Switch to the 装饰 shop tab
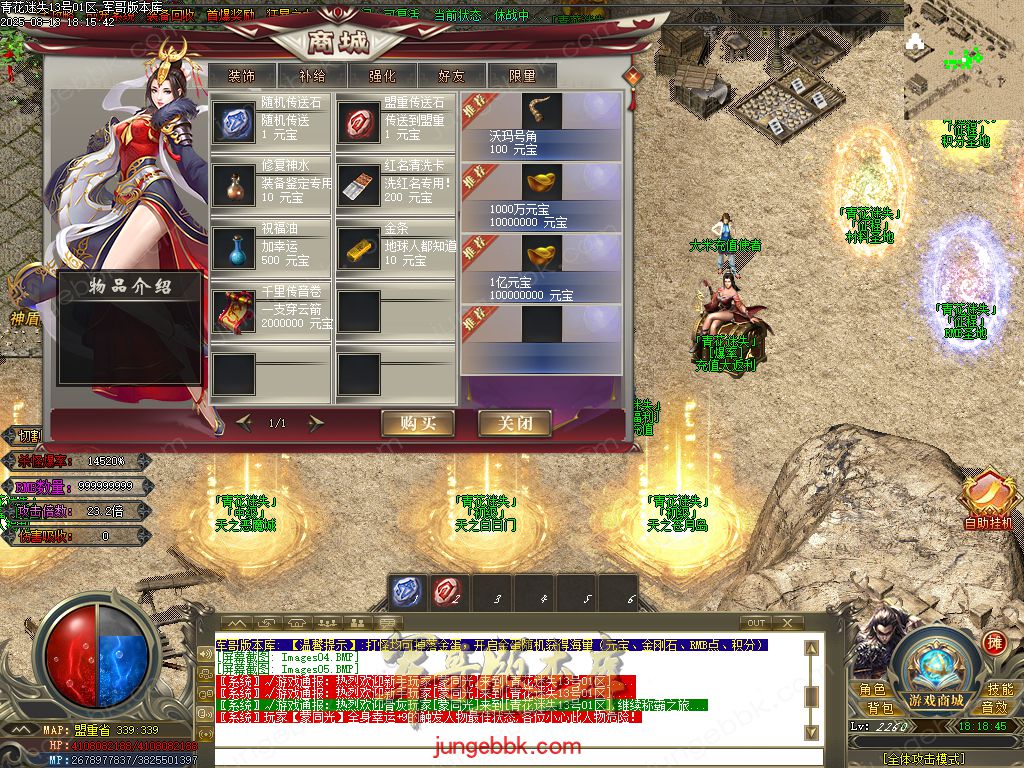The width and height of the screenshot is (1024, 768). 241,75
